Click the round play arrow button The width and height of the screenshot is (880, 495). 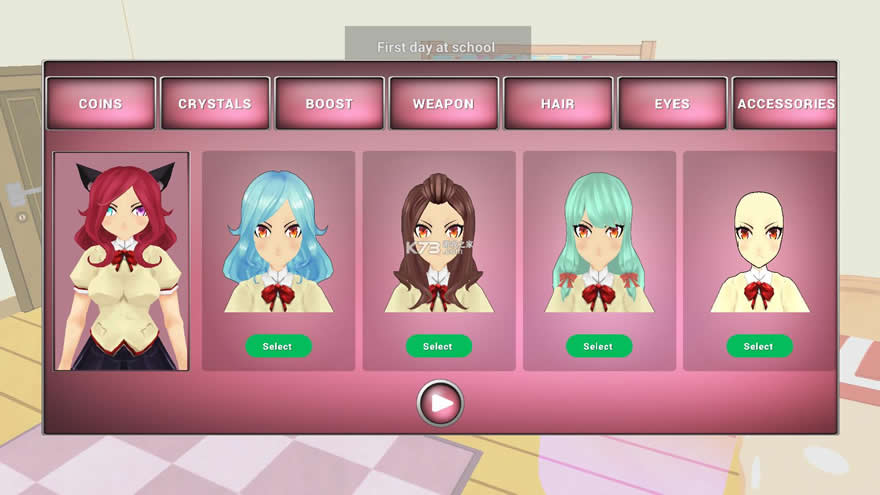tap(440, 403)
